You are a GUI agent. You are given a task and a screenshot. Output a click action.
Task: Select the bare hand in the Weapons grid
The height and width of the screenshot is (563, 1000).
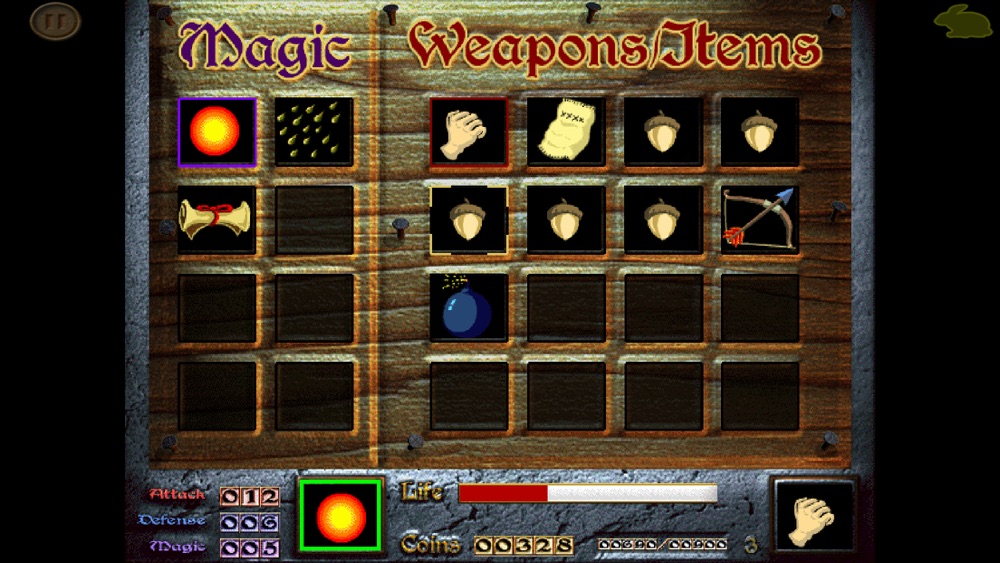tap(469, 131)
